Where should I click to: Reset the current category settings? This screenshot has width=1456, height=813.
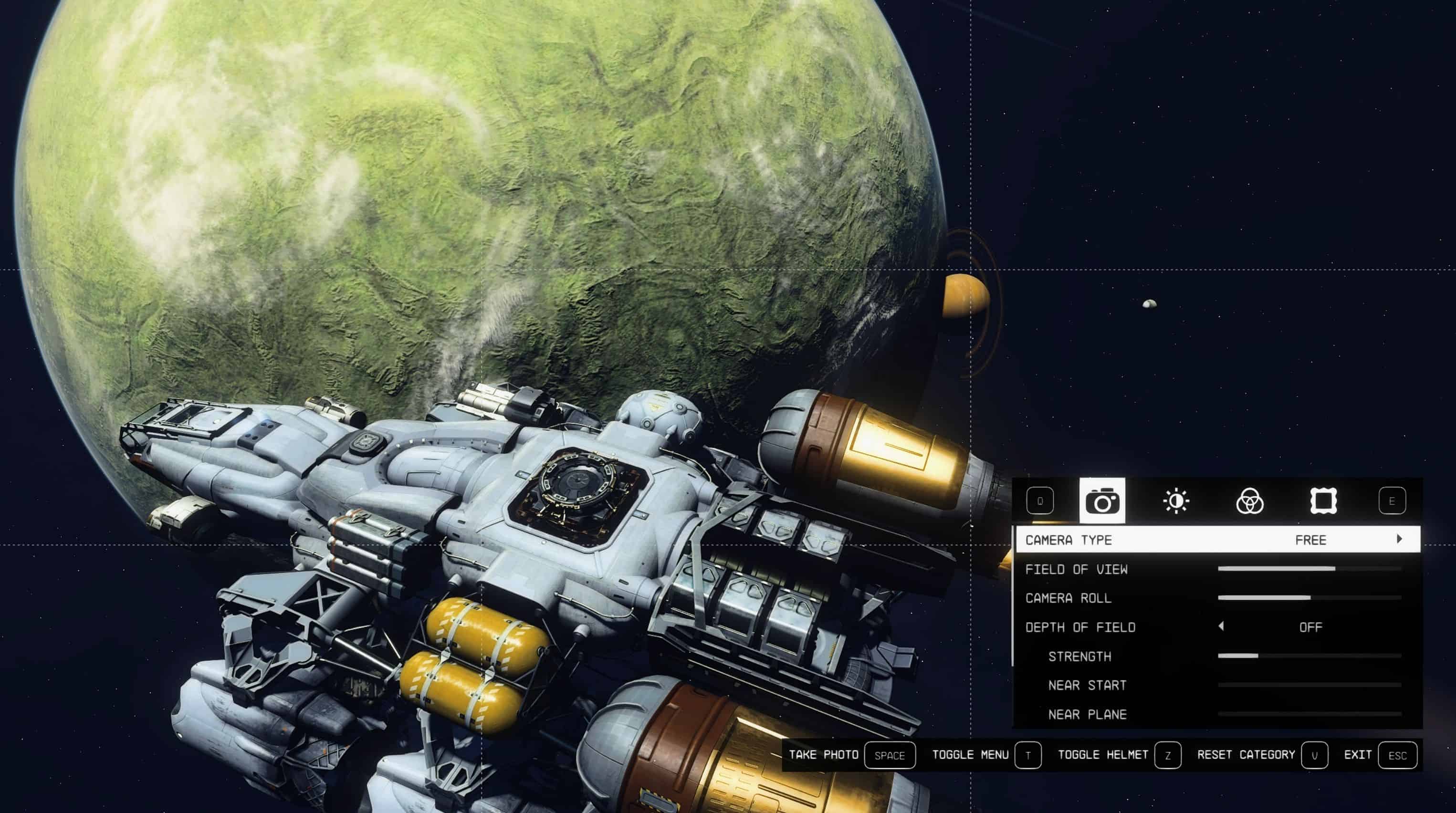point(1314,755)
